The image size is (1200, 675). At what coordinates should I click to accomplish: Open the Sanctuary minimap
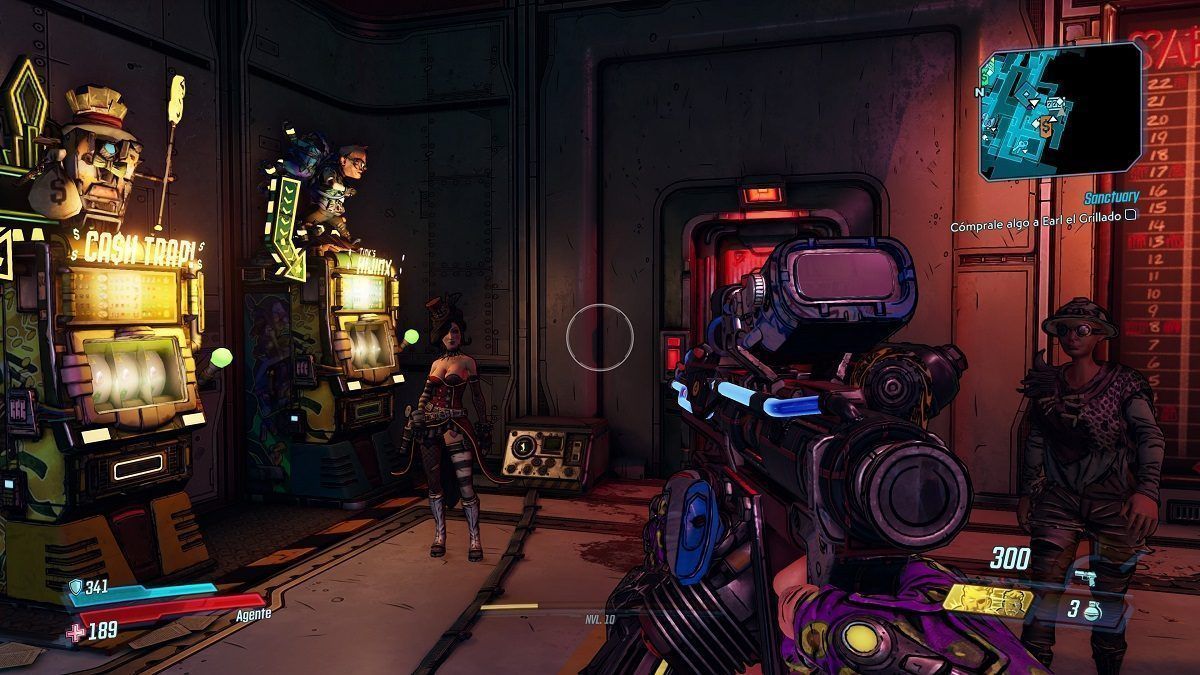1060,105
